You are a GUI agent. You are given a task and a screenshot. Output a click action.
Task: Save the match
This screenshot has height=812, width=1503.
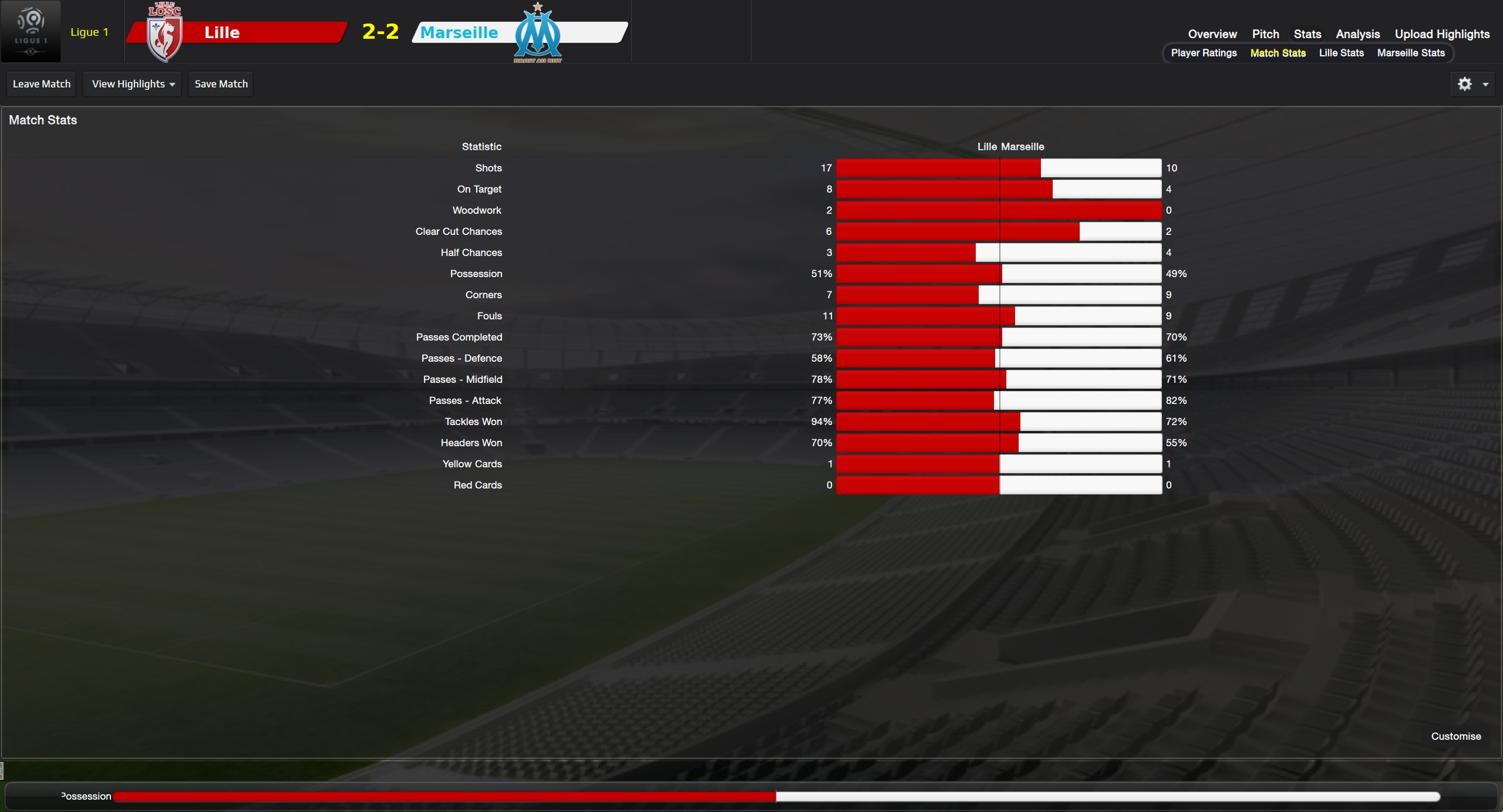(x=221, y=84)
